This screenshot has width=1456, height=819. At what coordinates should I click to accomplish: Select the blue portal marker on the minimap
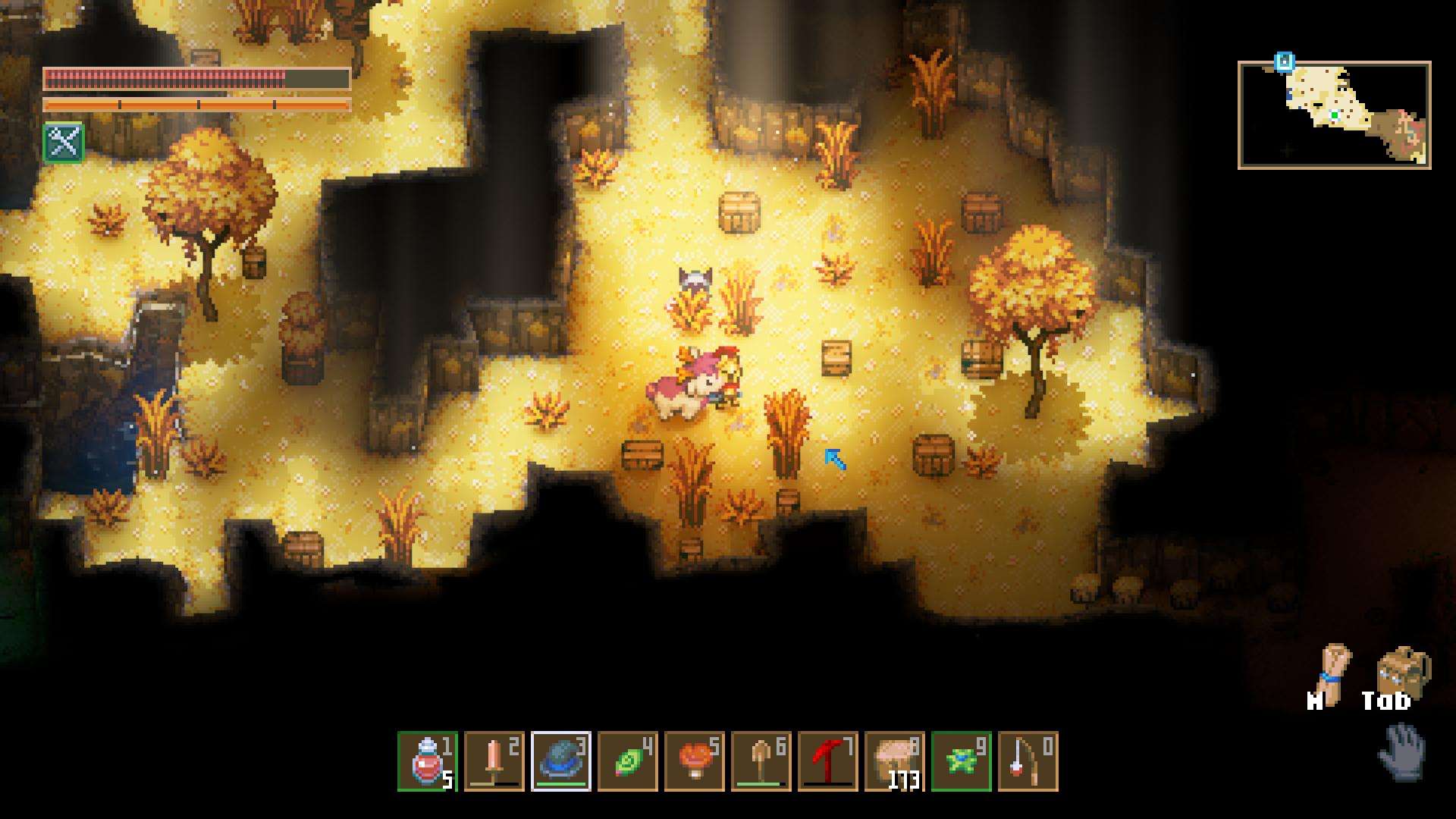point(1284,61)
